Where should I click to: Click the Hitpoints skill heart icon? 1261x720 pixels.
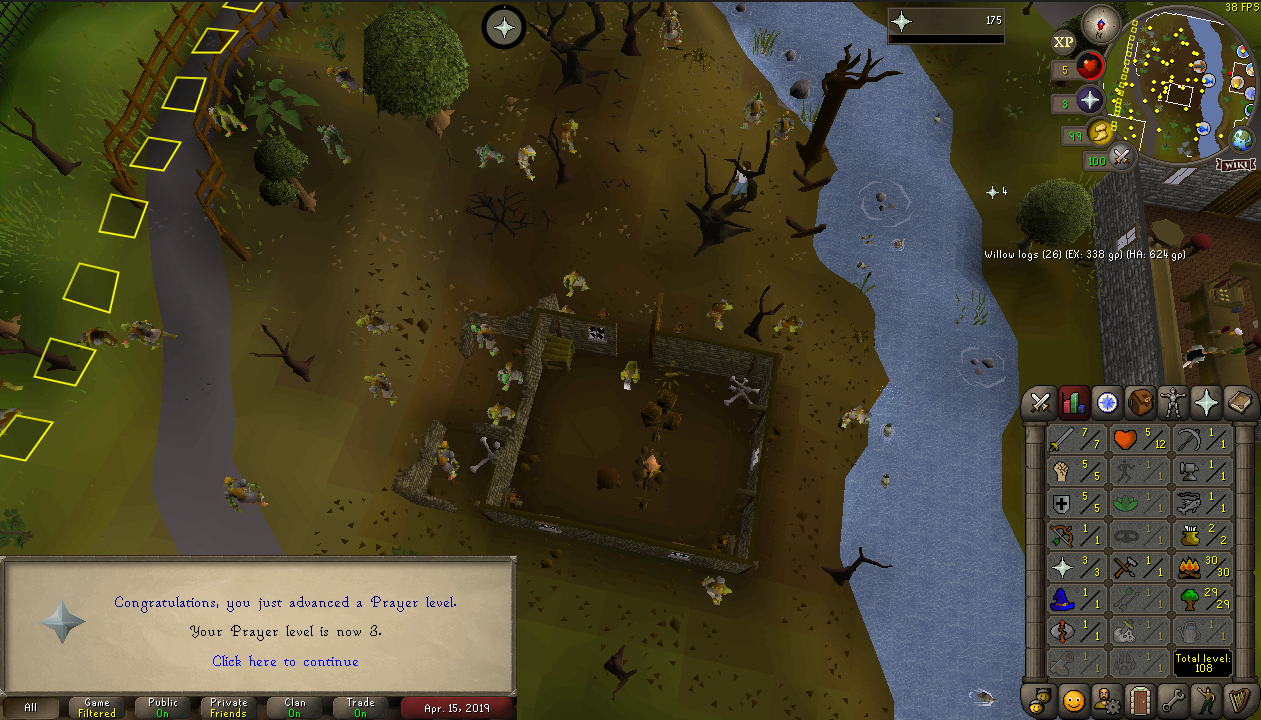tap(1127, 439)
